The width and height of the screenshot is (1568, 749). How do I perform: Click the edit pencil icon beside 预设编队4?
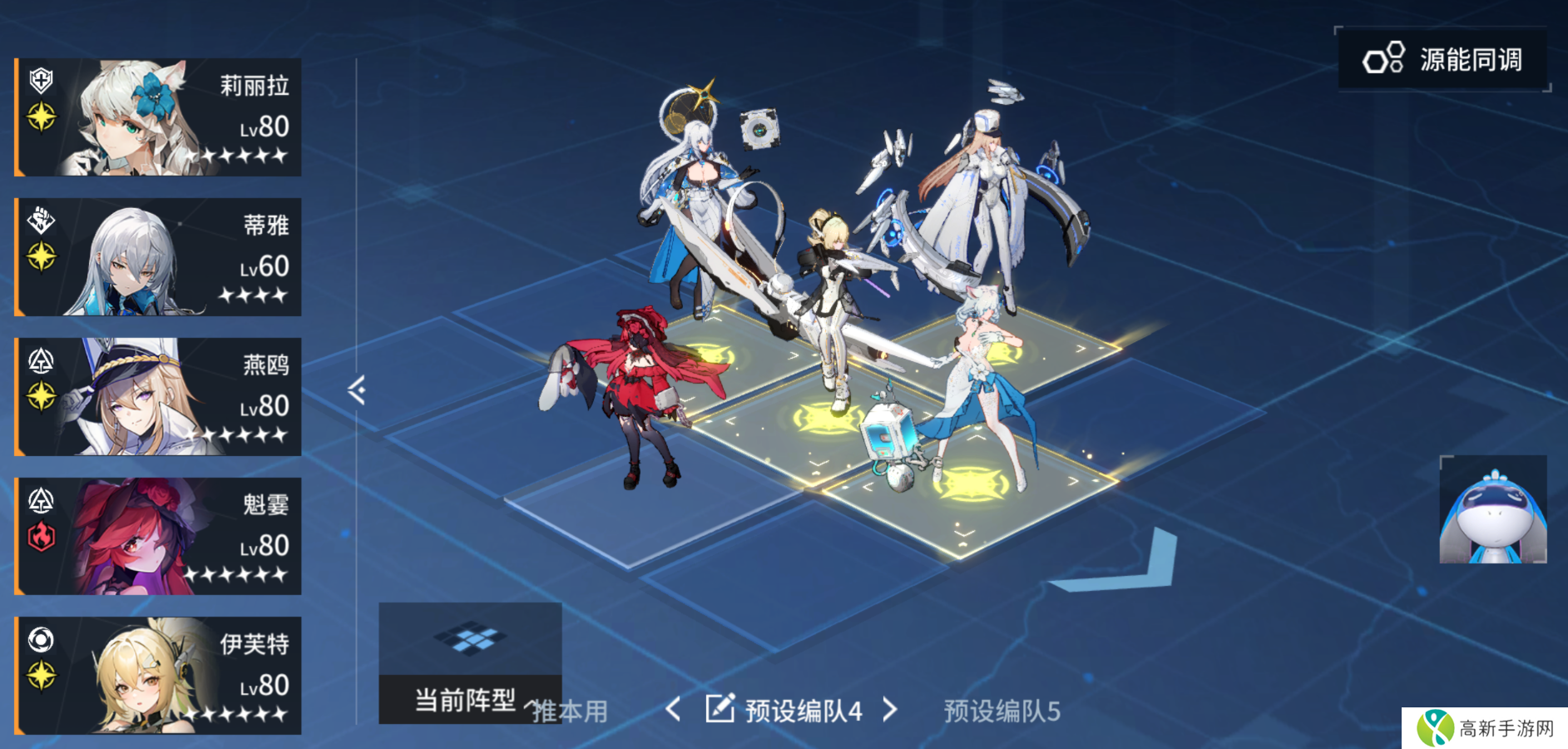point(719,709)
